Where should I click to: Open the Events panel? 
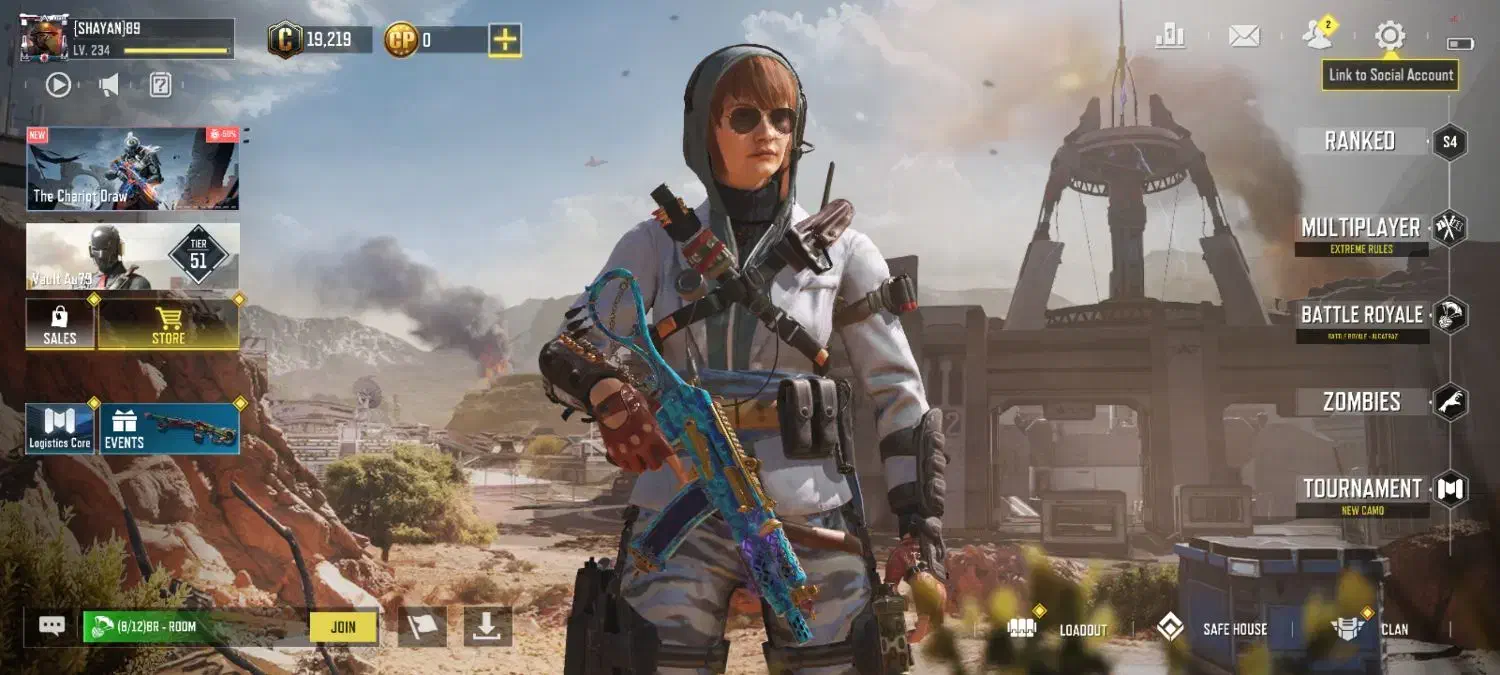point(169,429)
